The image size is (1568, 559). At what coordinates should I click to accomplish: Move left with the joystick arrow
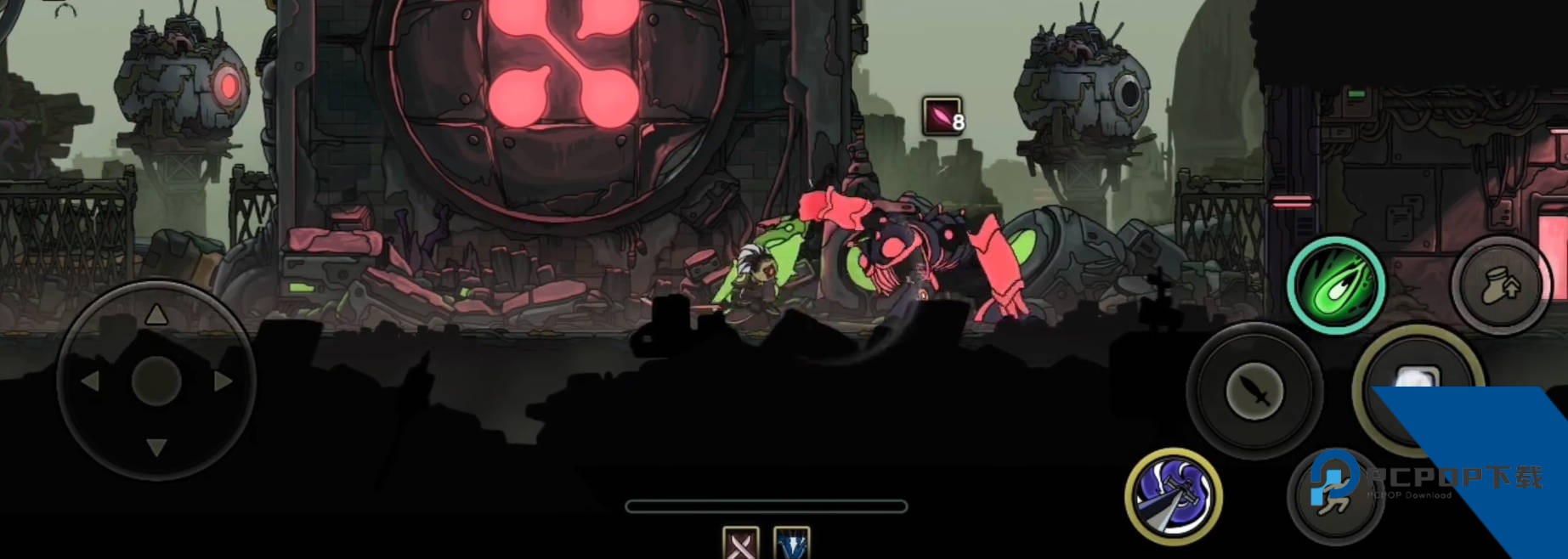coord(89,381)
